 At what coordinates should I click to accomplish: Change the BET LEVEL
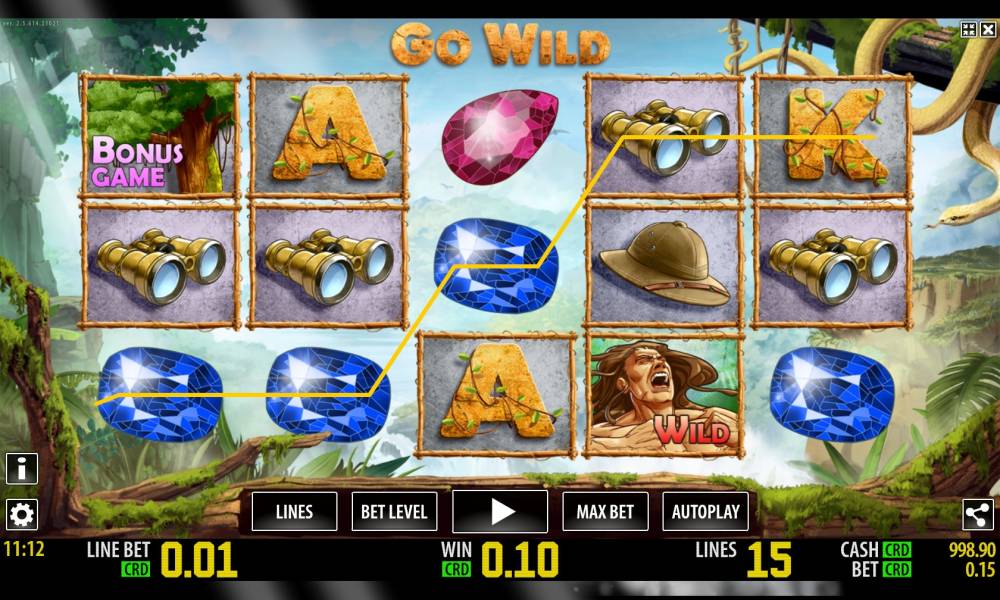point(394,512)
